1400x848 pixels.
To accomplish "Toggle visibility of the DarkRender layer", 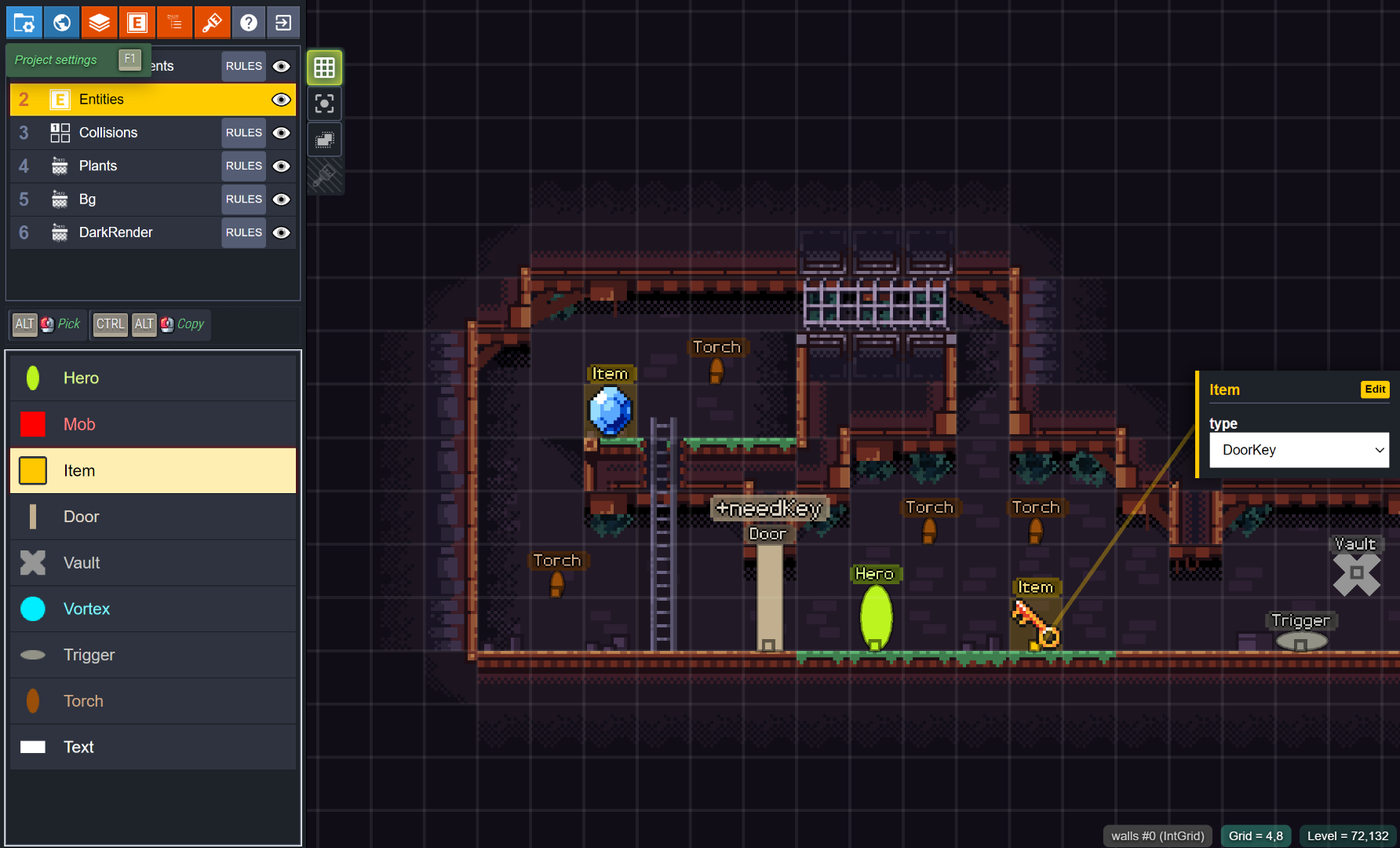I will click(x=281, y=232).
